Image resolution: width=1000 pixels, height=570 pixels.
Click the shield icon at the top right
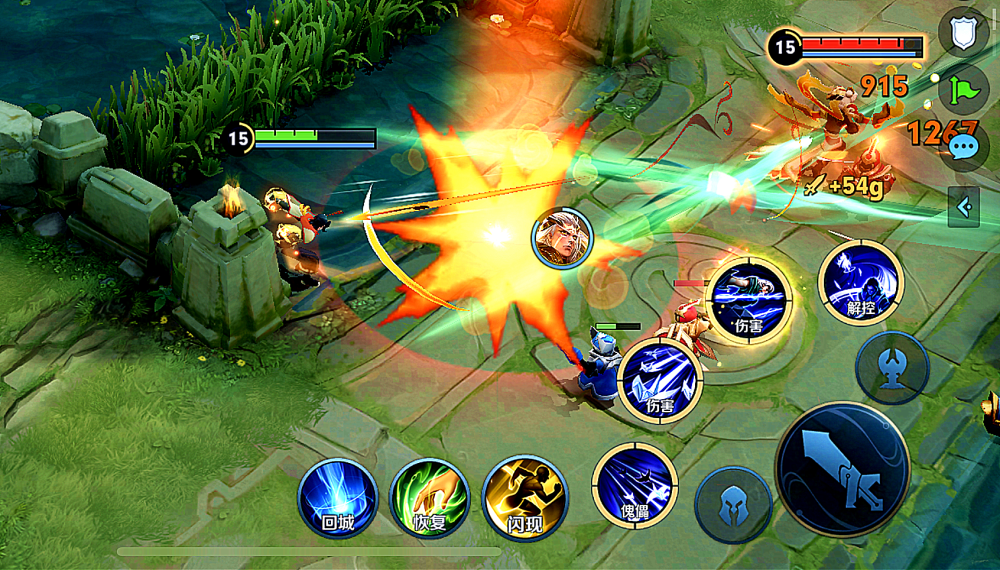coord(963,35)
